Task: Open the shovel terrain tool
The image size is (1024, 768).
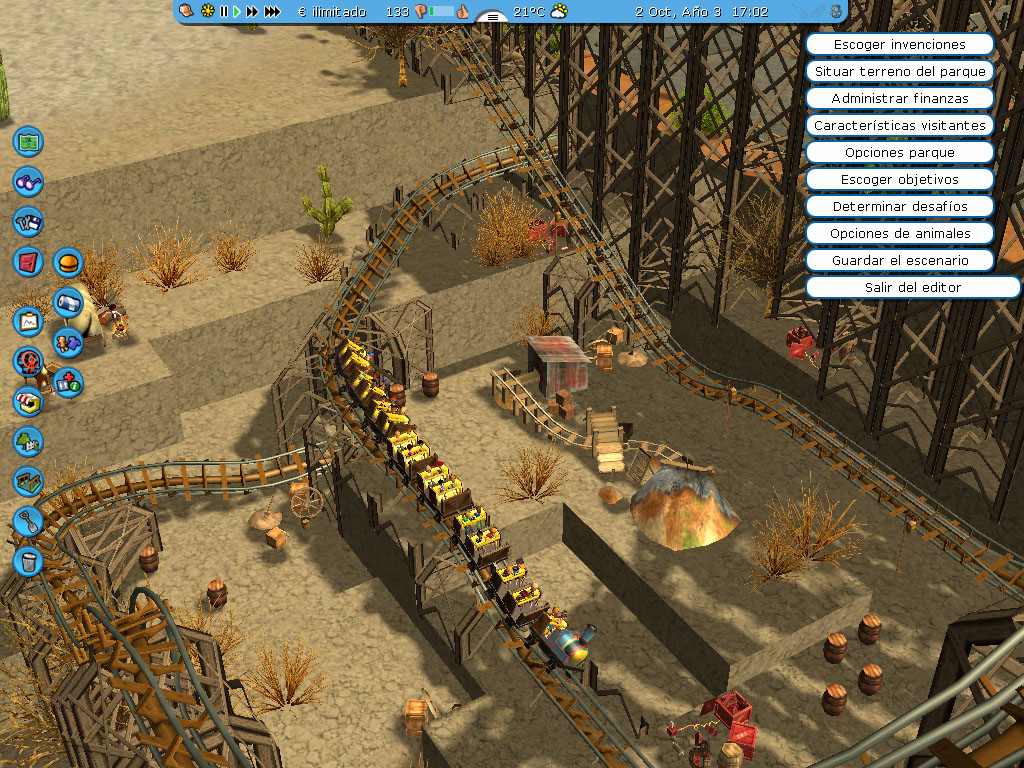Action: (x=28, y=520)
